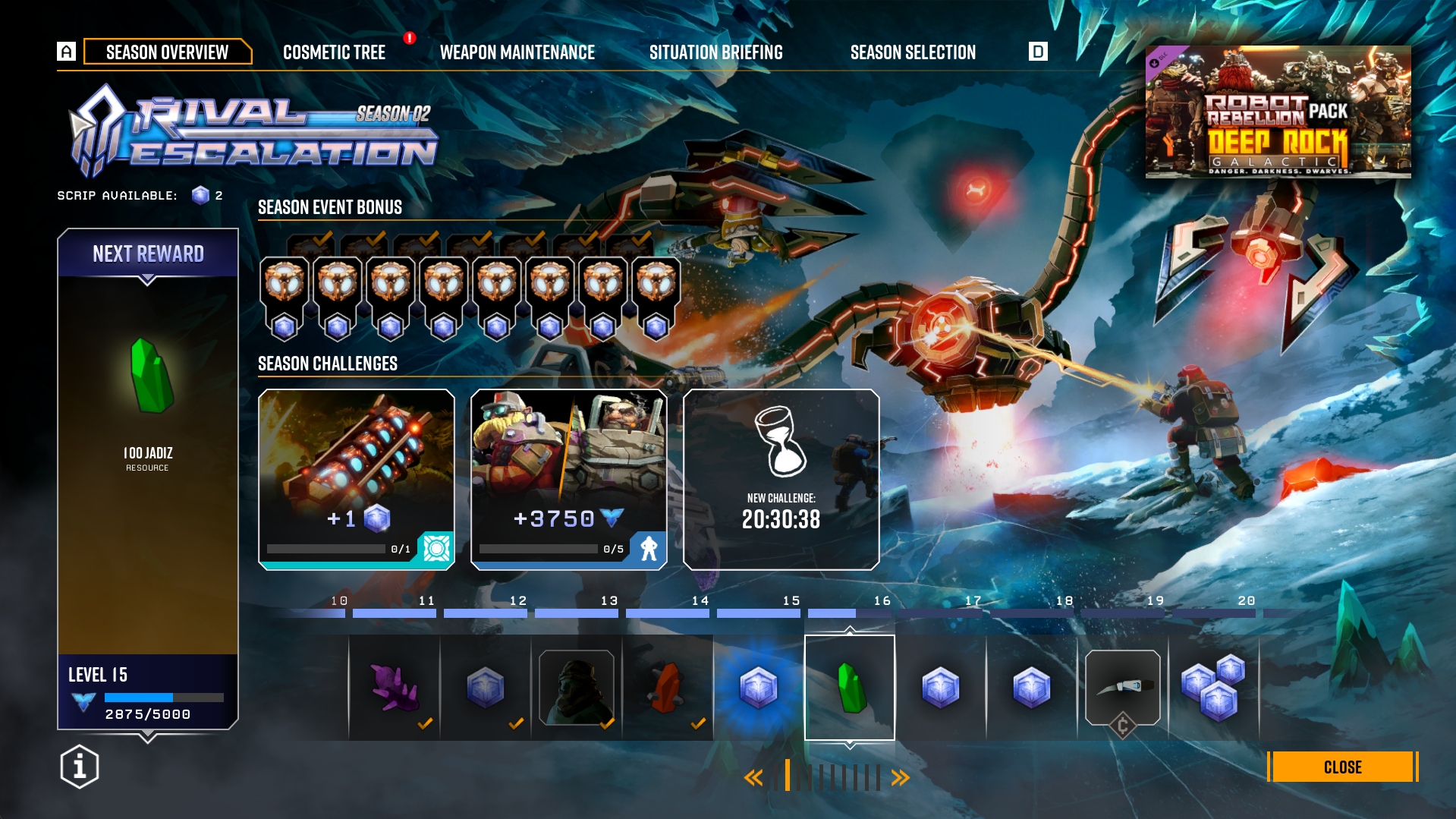
Task: Select the hooded headwear reward tile
Action: pos(577,688)
